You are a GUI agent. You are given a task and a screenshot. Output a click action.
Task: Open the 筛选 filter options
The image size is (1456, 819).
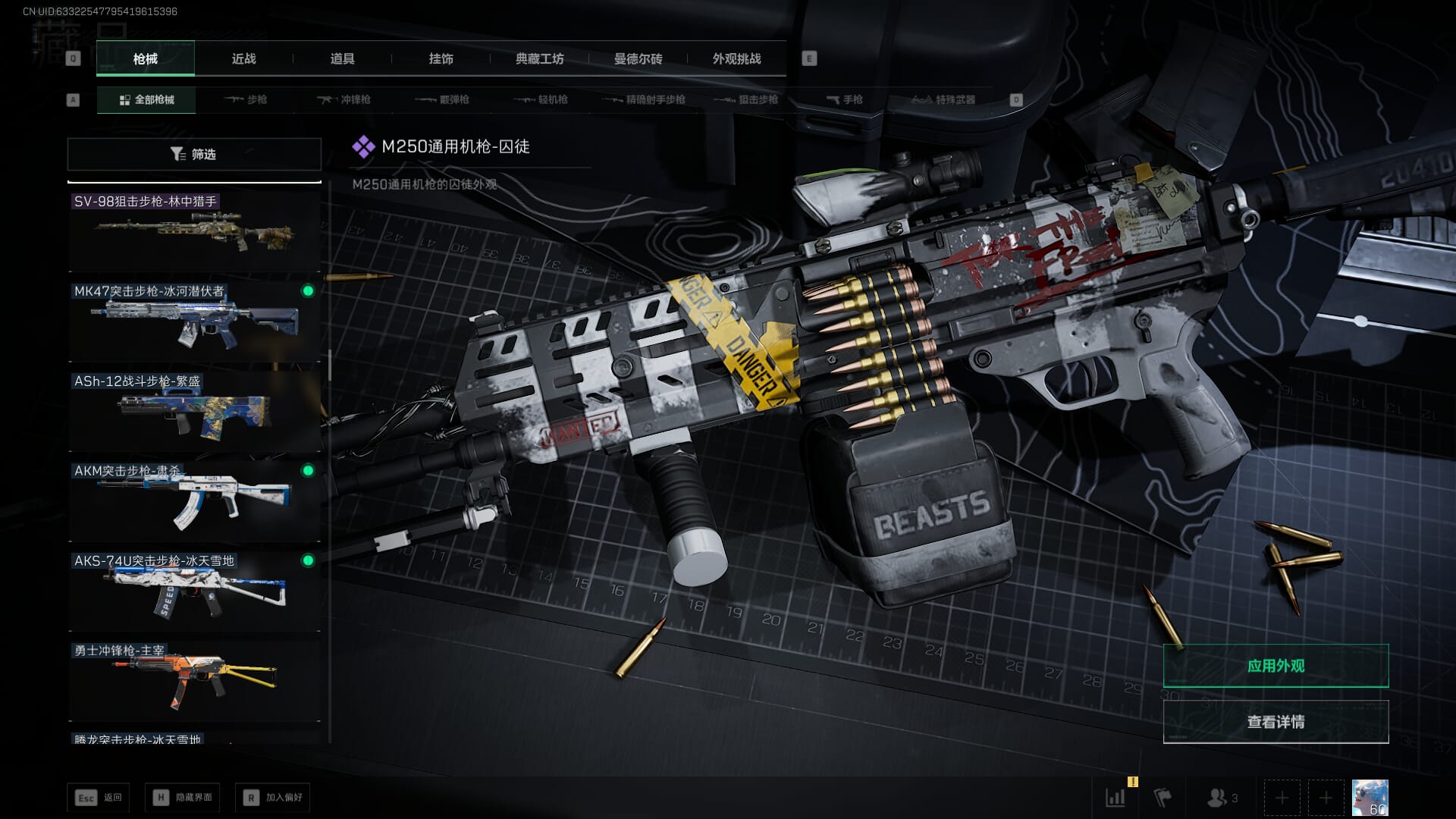(x=194, y=154)
